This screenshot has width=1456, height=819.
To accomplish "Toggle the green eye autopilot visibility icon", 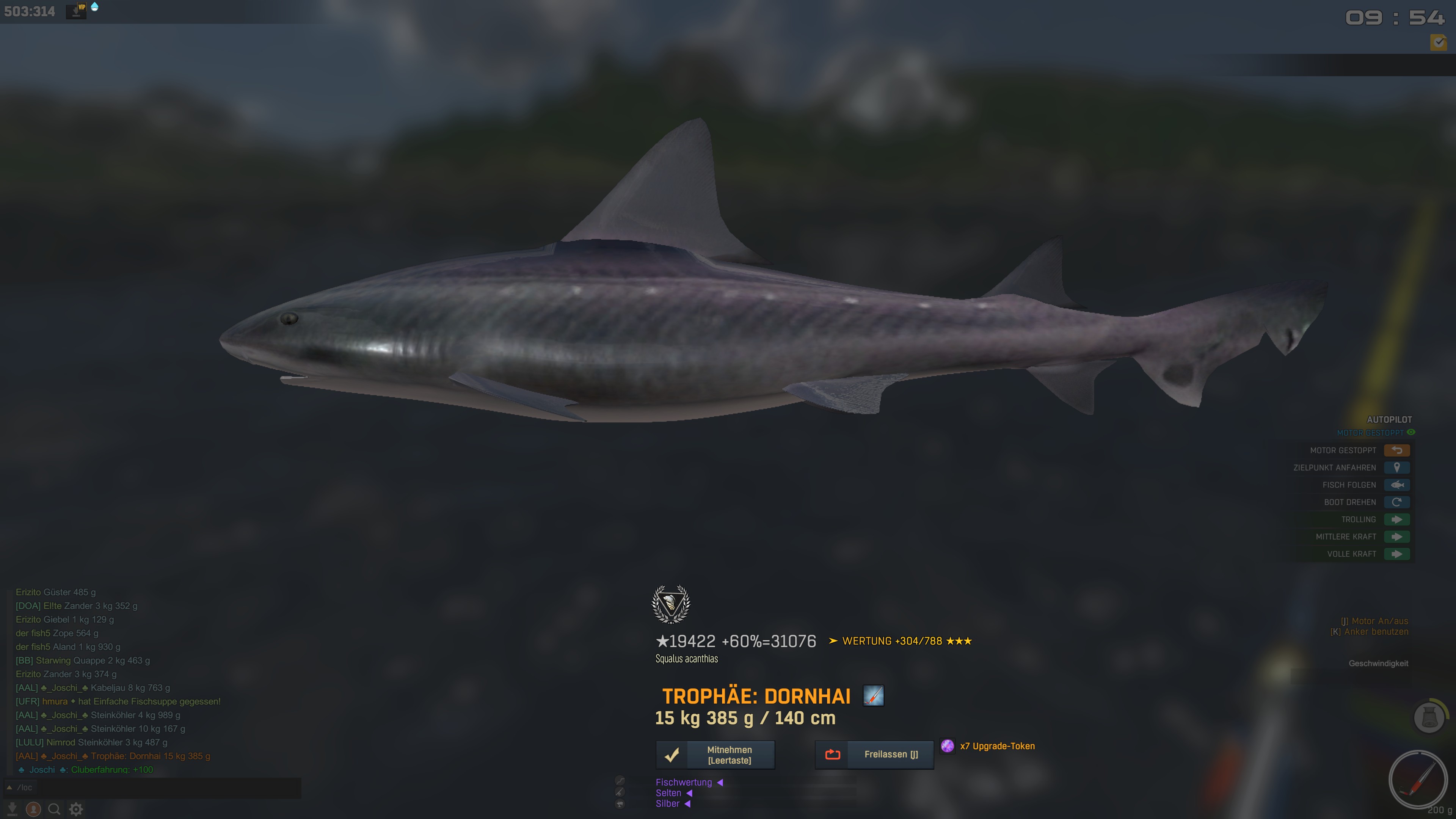I will point(1411,432).
